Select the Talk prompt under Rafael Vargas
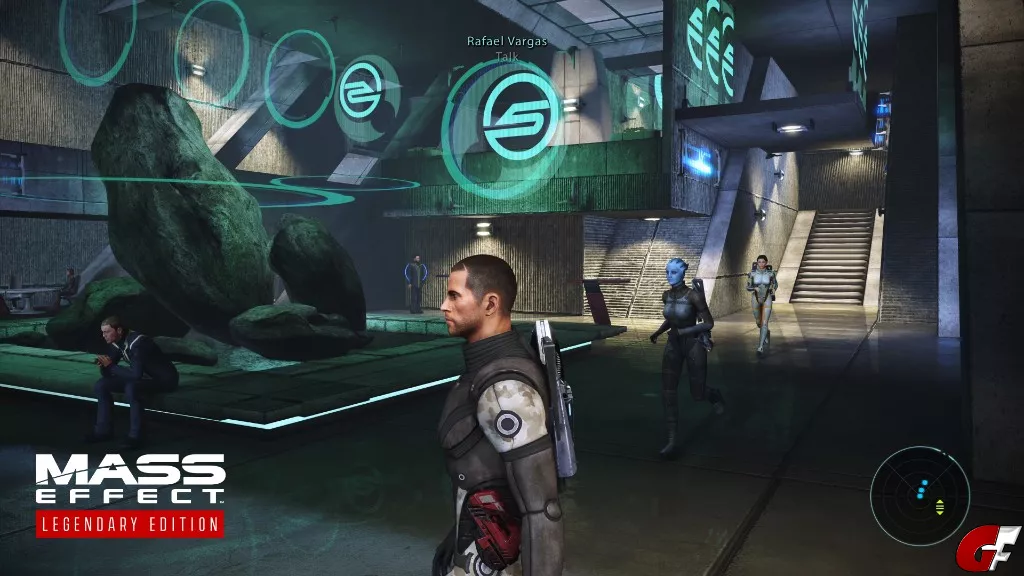 coord(507,57)
